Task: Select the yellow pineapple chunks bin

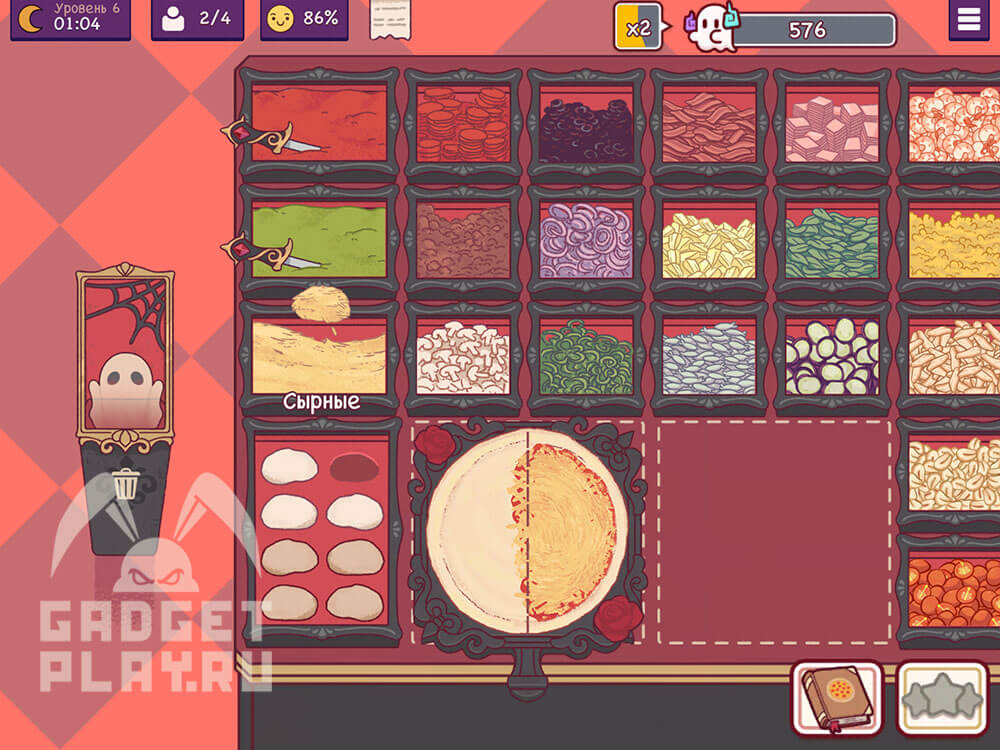Action: pos(709,241)
